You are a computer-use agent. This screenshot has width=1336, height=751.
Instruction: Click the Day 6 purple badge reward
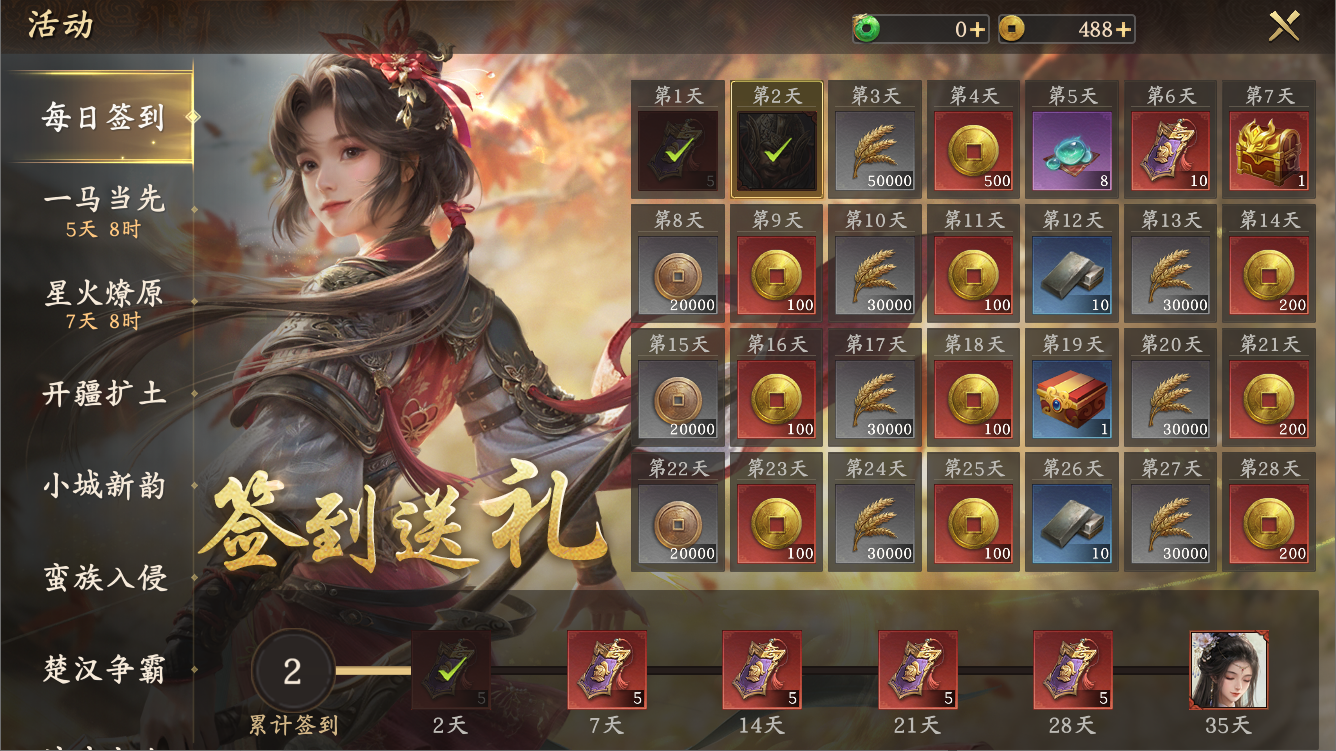1171,150
